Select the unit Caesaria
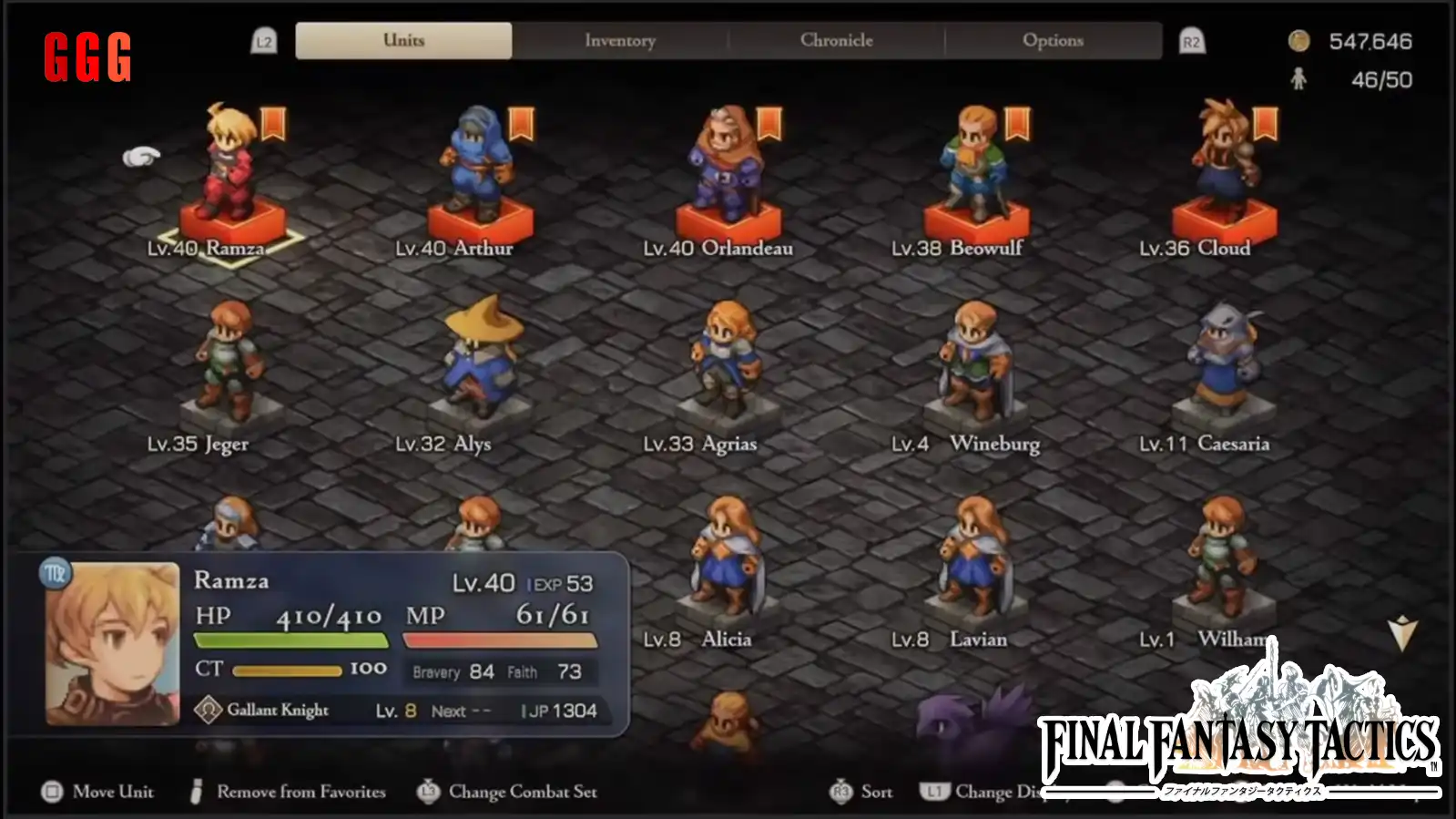The height and width of the screenshot is (819, 1456). click(x=1223, y=364)
